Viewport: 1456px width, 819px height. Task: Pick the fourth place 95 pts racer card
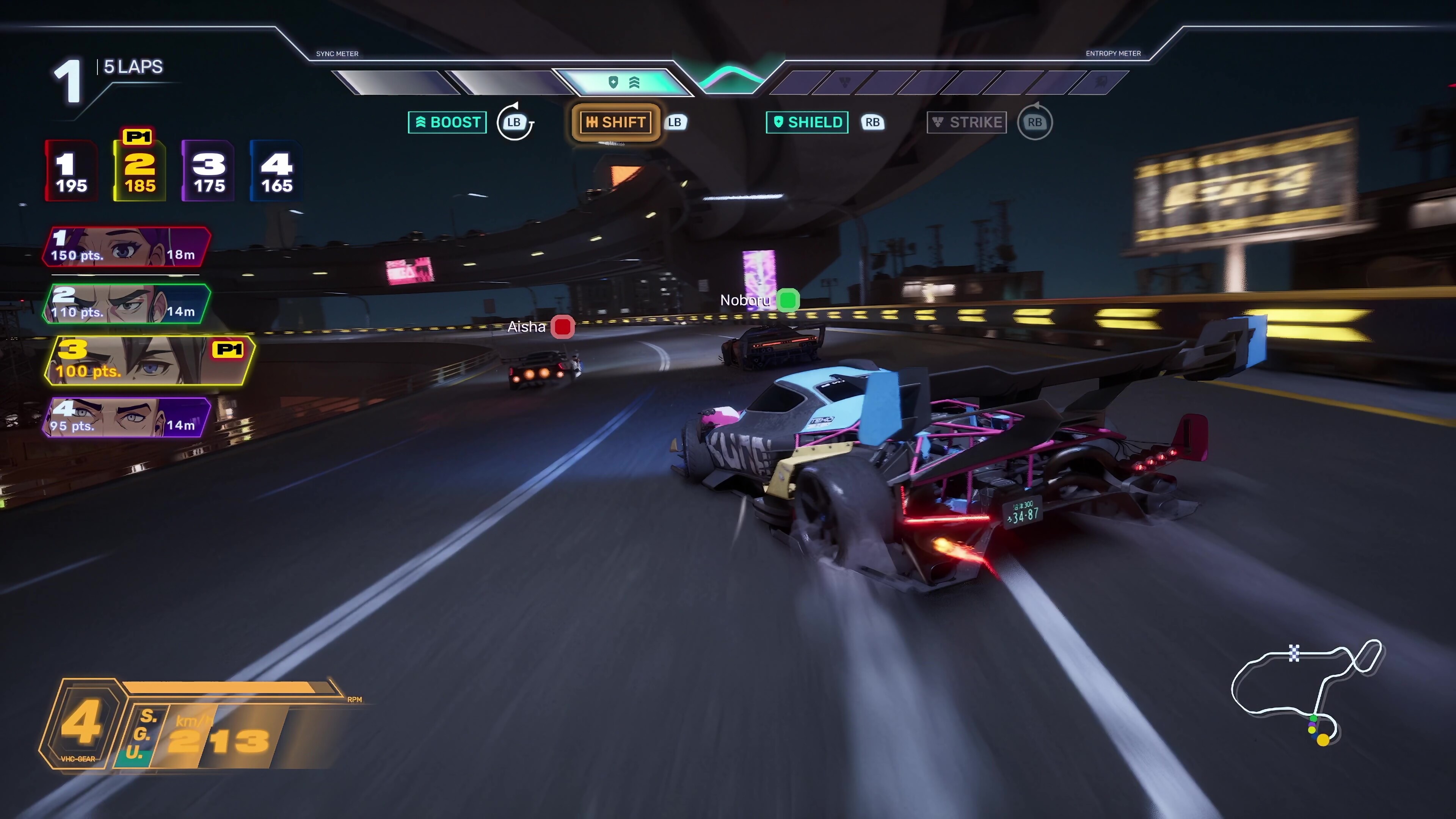point(127,418)
